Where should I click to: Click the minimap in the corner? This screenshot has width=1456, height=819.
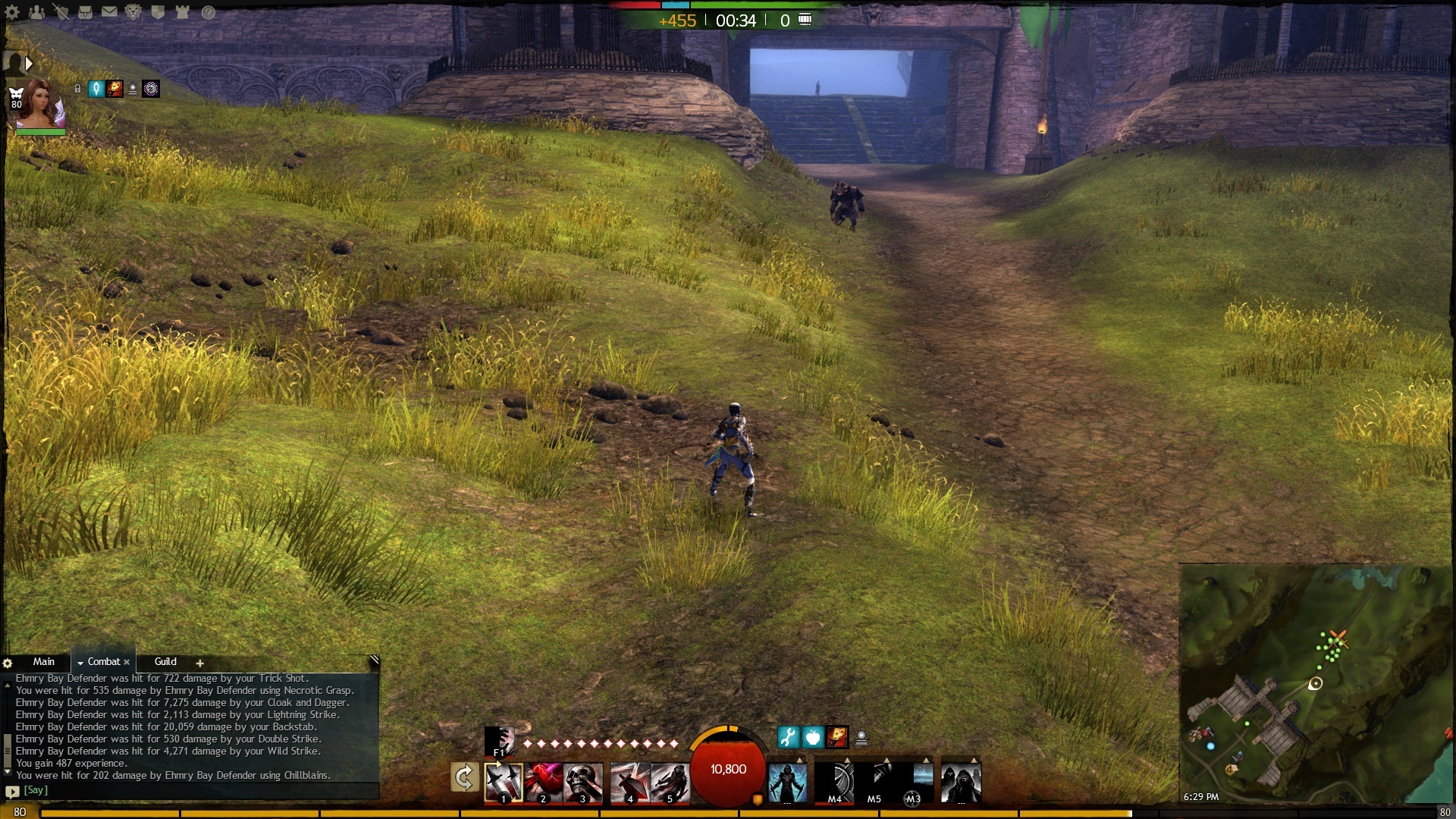point(1316,682)
